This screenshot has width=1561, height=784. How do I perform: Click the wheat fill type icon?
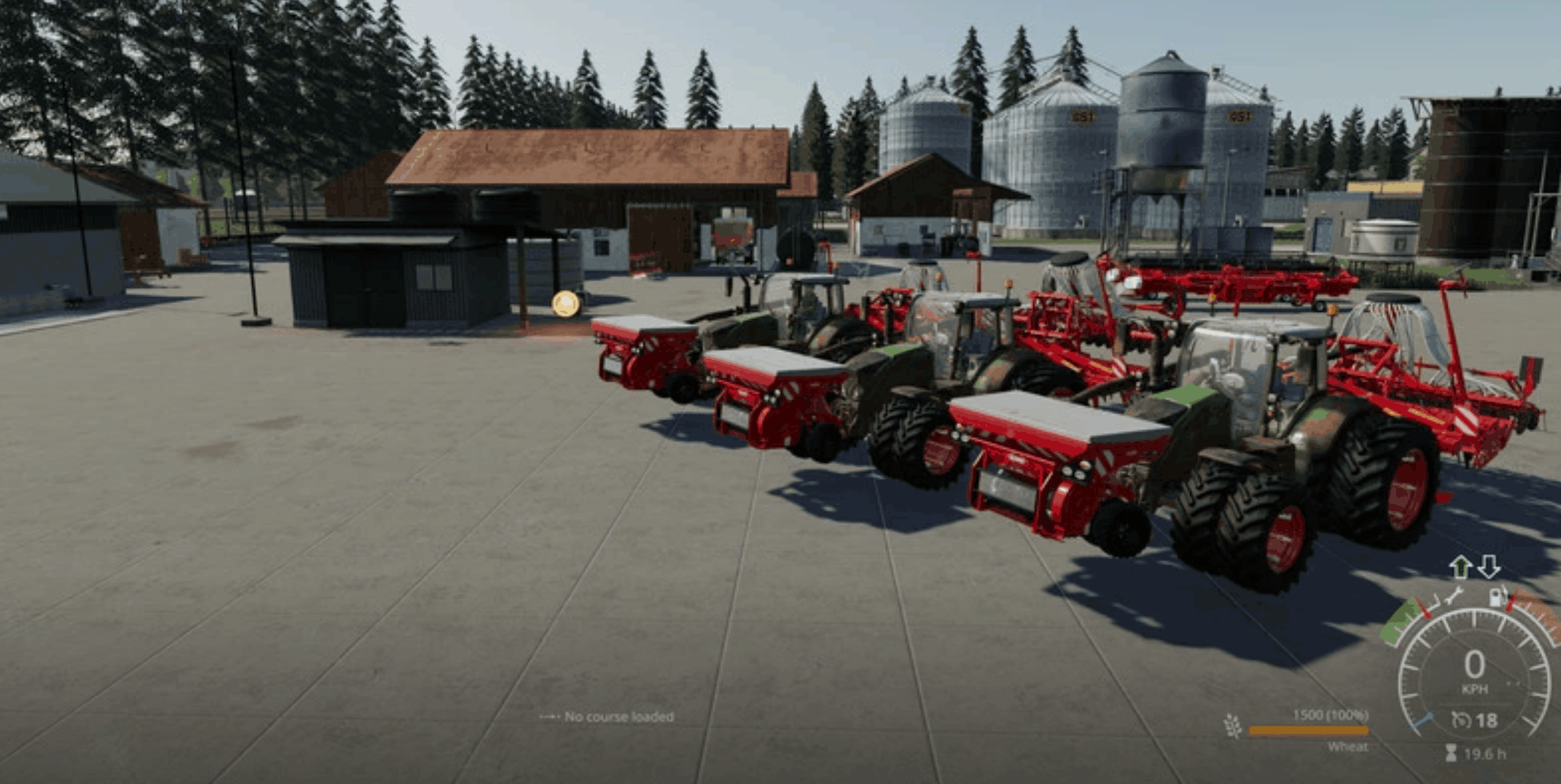pyautogui.click(x=1233, y=726)
